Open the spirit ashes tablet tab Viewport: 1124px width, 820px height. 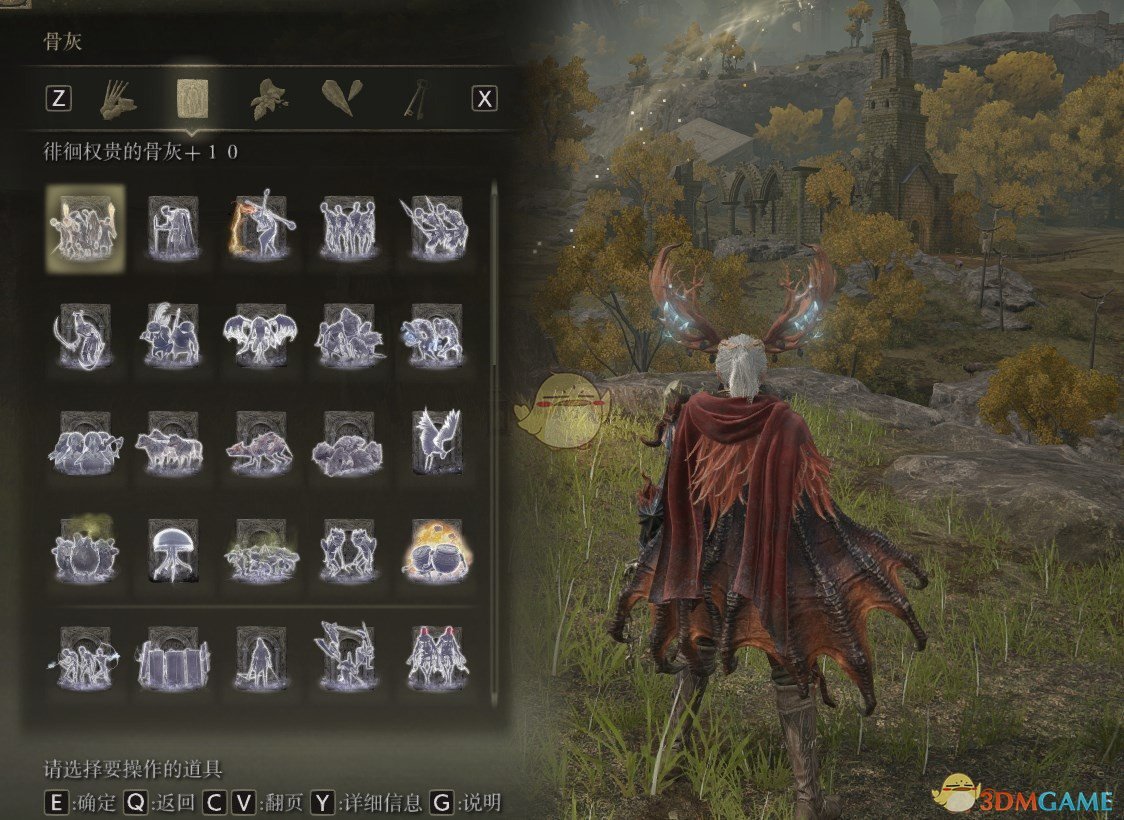[192, 98]
